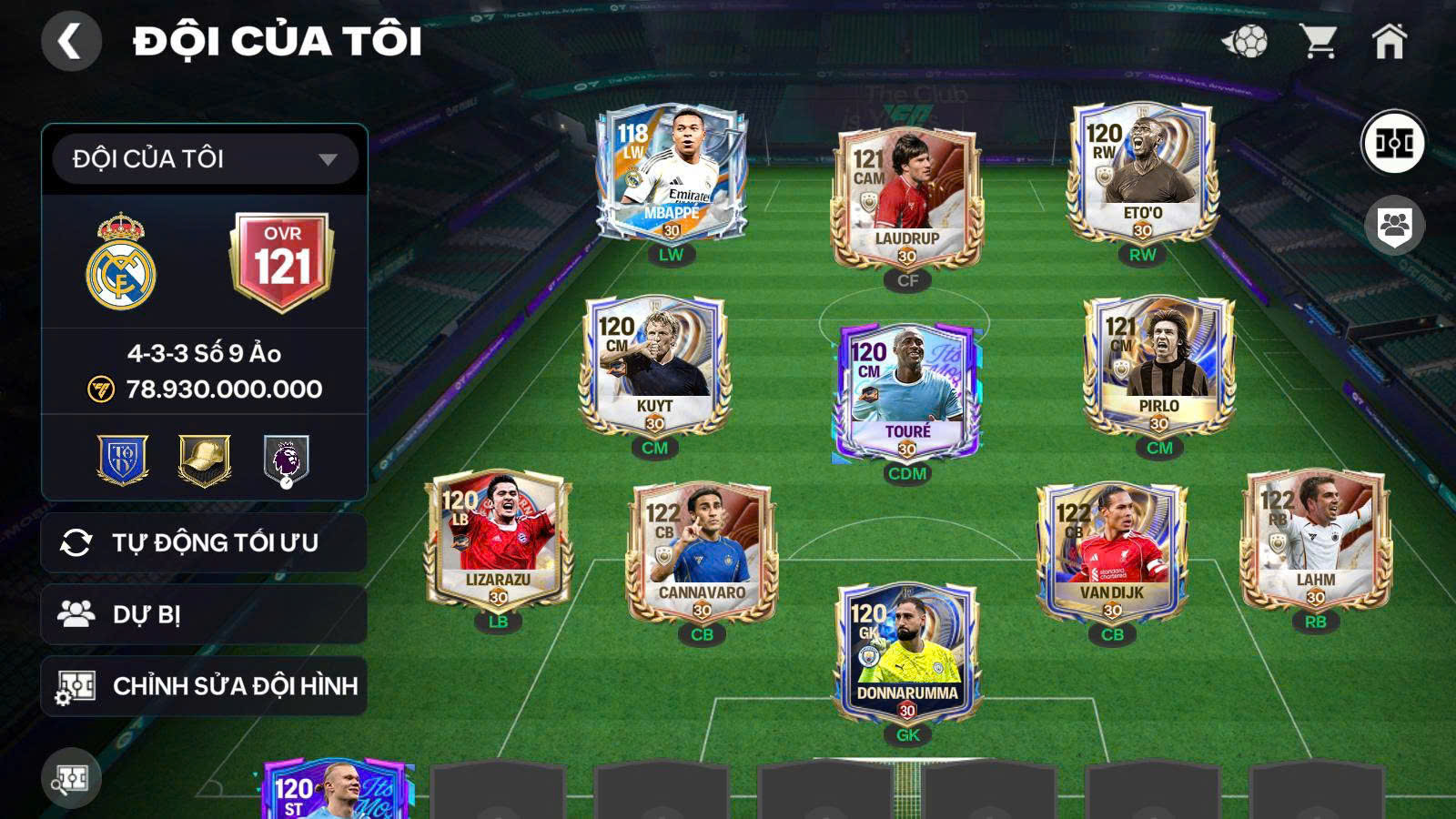Viewport: 1456px width, 819px height.
Task: Click the flying football icon near top right
Action: tap(1248, 40)
